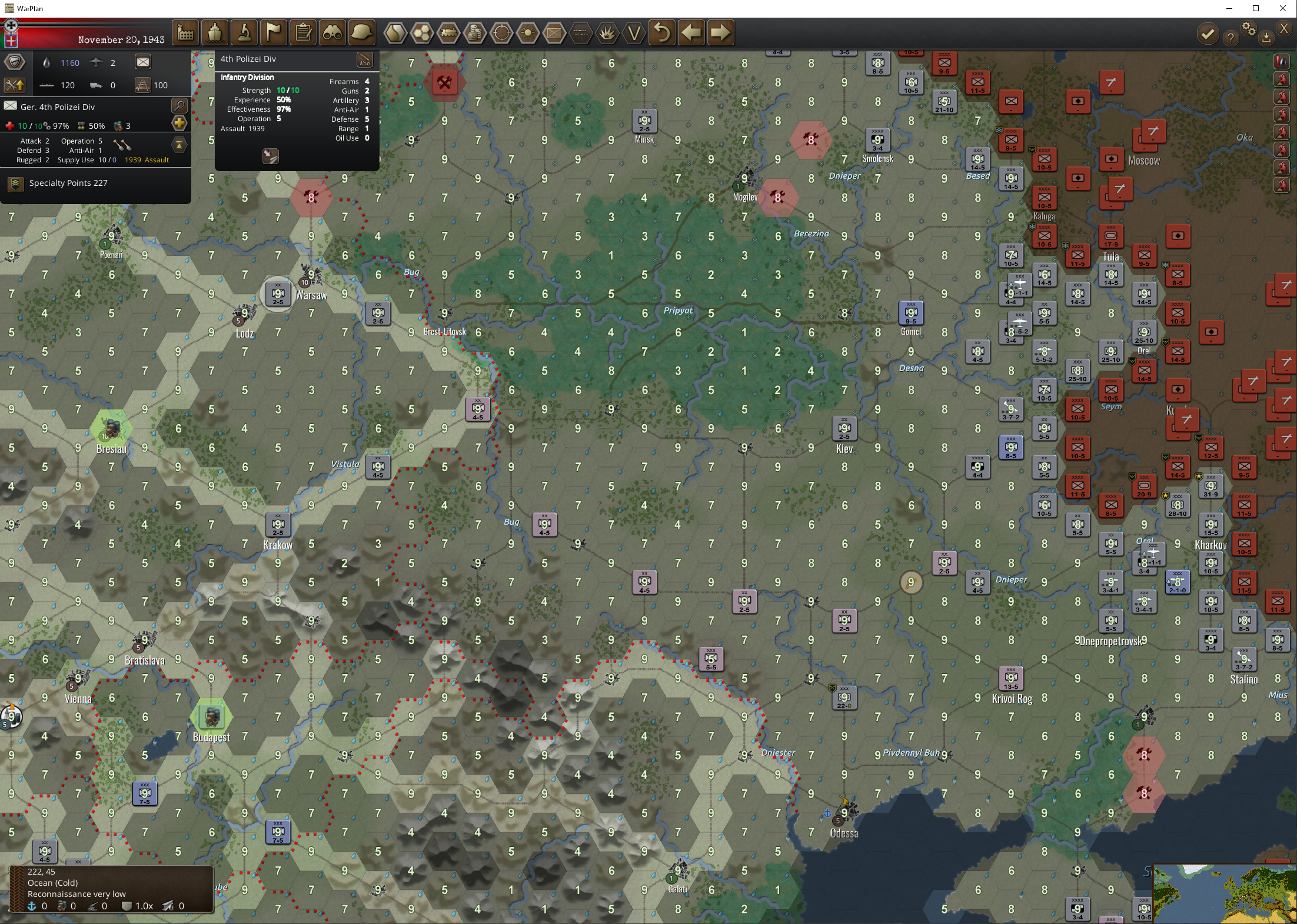Open the intelligence binoculars view
1297x924 pixels.
[x=332, y=32]
